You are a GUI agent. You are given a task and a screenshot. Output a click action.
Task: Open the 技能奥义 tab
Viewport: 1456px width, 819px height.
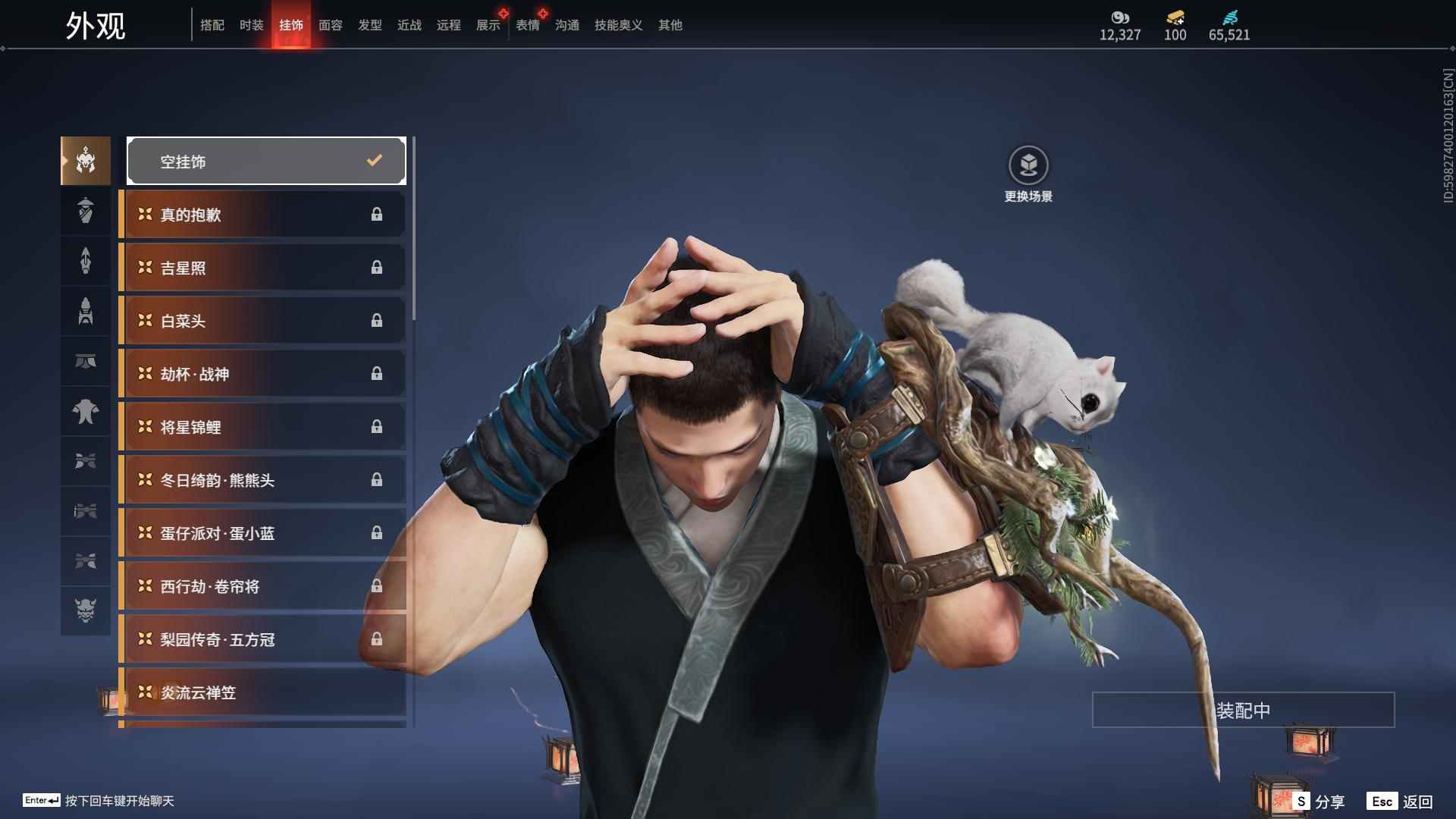click(618, 25)
